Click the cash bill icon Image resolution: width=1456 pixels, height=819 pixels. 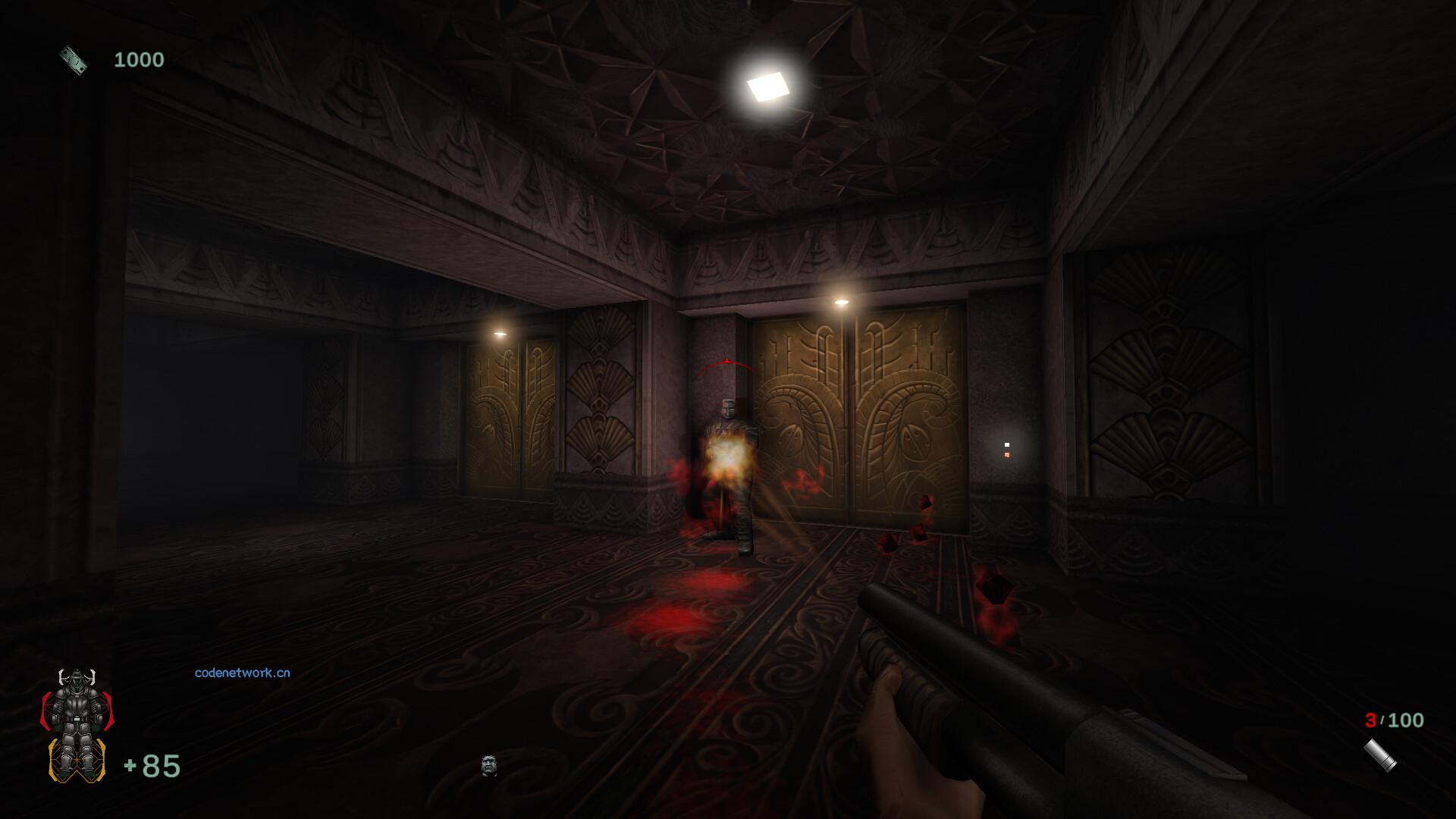pyautogui.click(x=74, y=60)
